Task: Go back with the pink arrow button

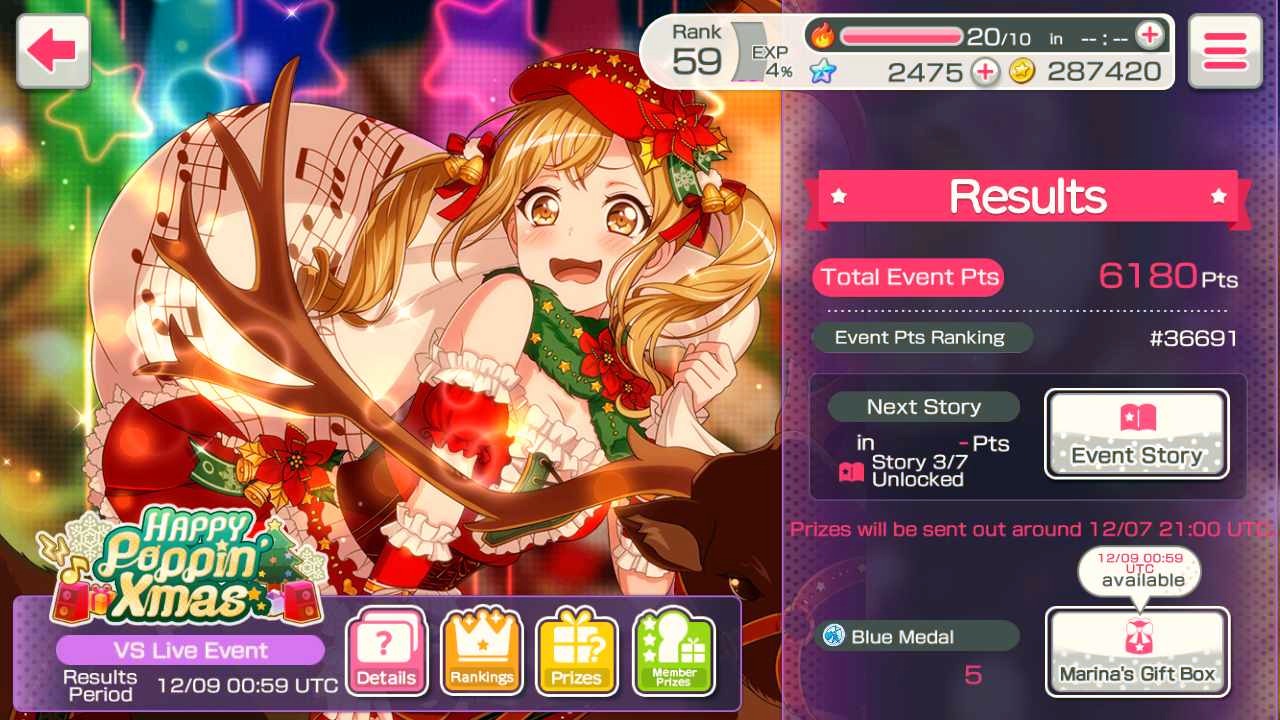Action: point(53,51)
